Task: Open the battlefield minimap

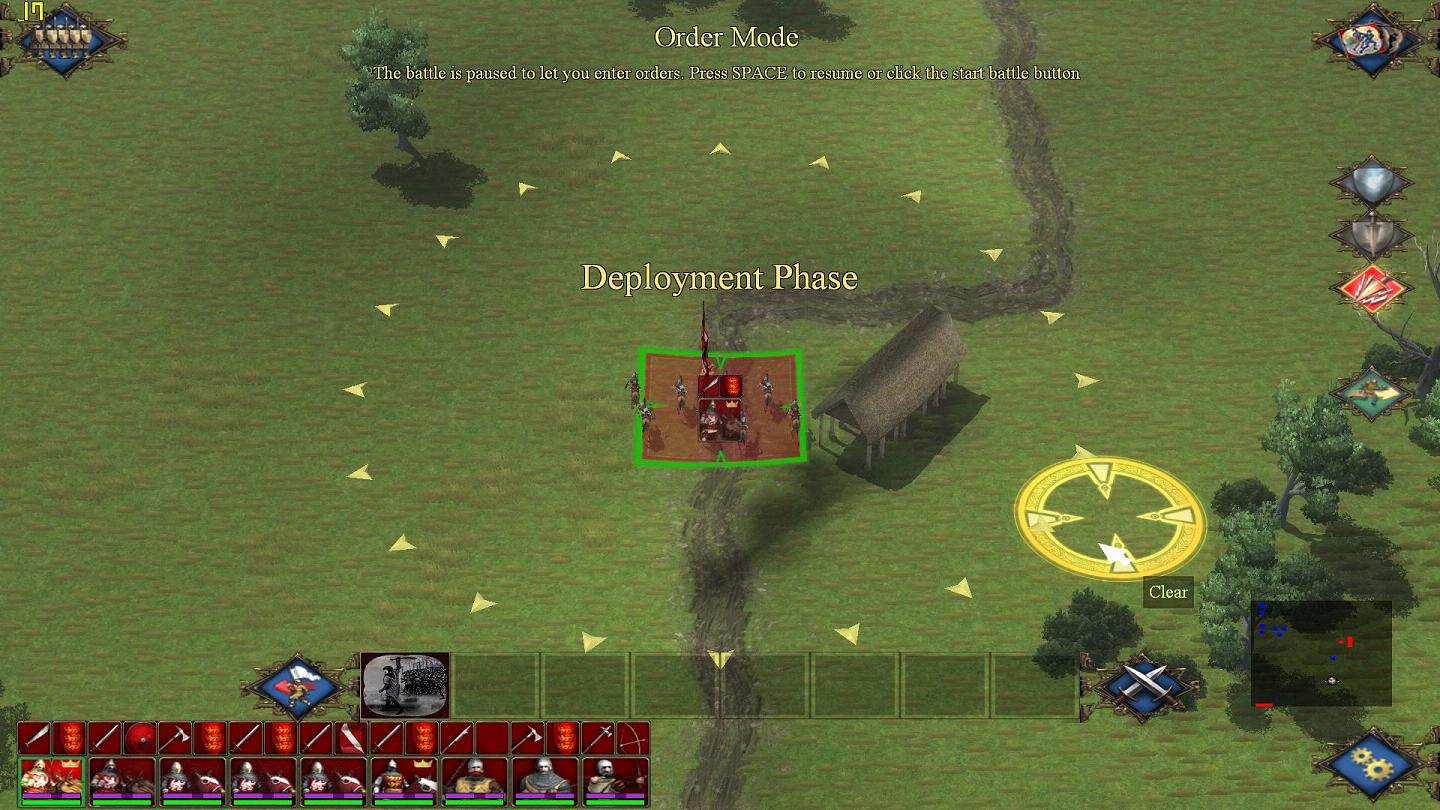Action: pyautogui.click(x=1321, y=654)
